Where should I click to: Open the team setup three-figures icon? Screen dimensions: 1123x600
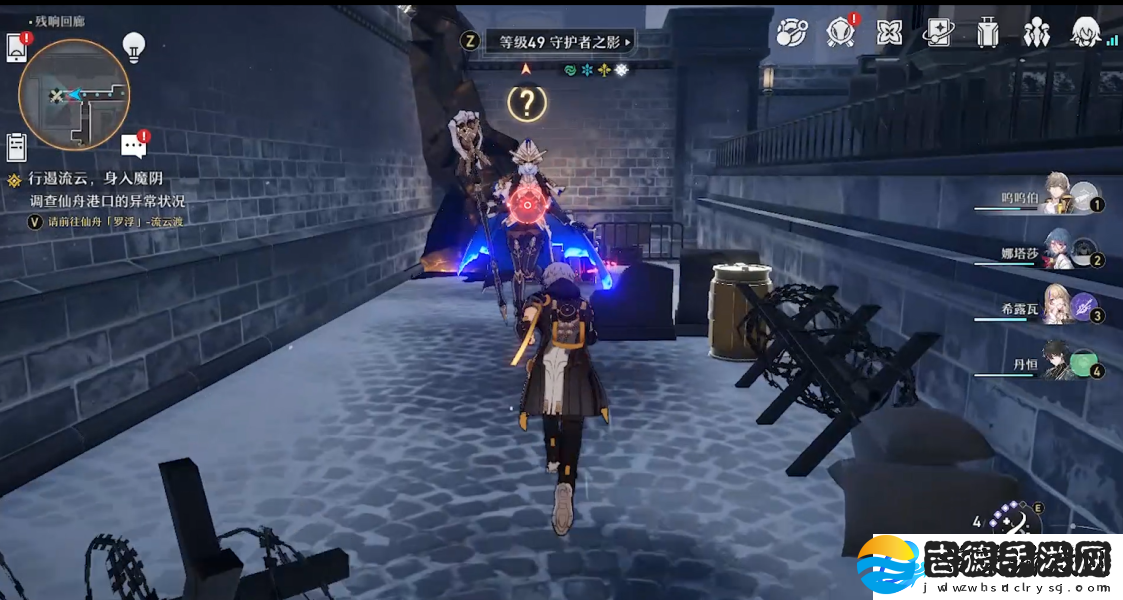point(1037,33)
